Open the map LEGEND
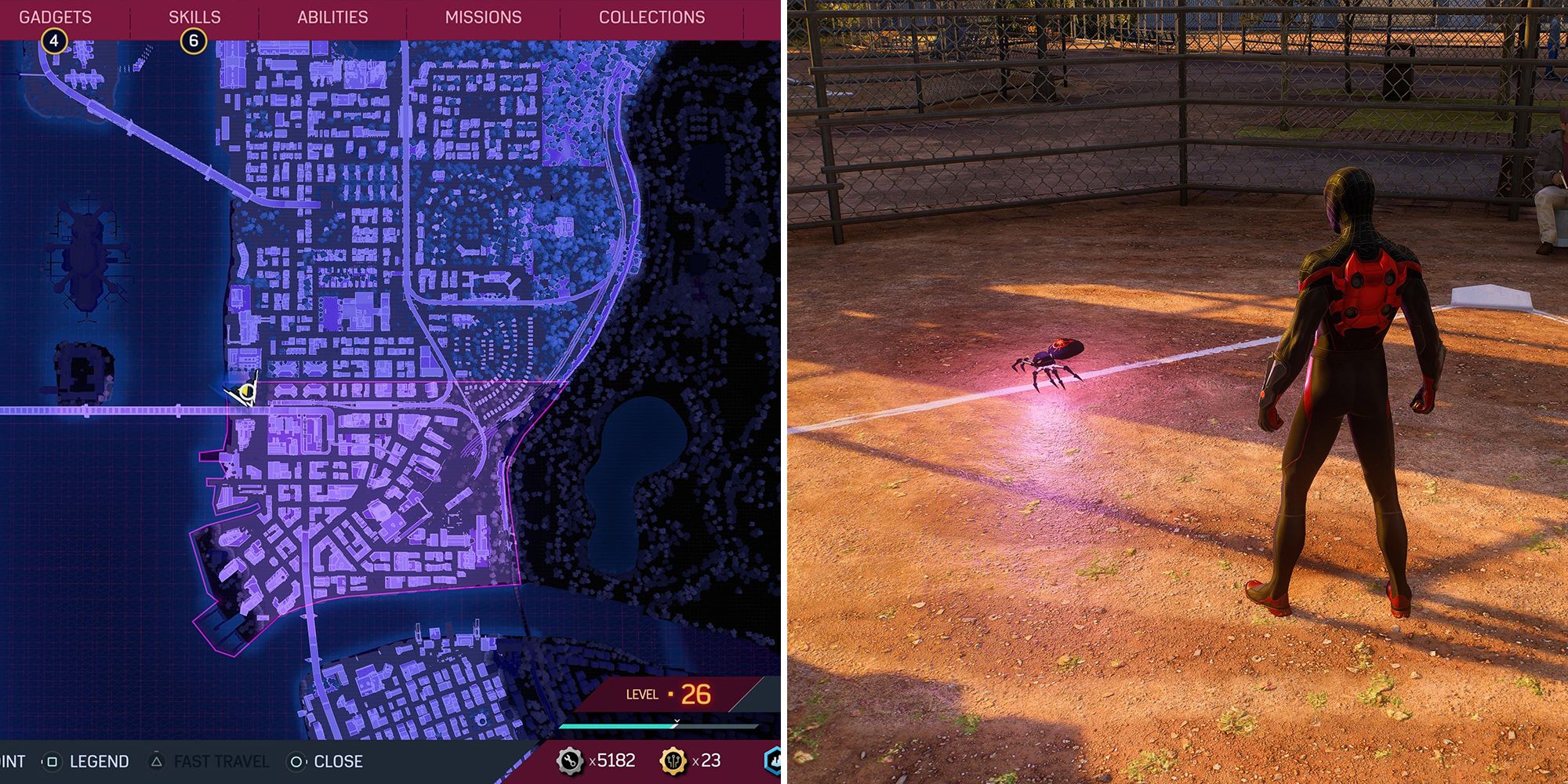This screenshot has width=1568, height=784. [98, 760]
